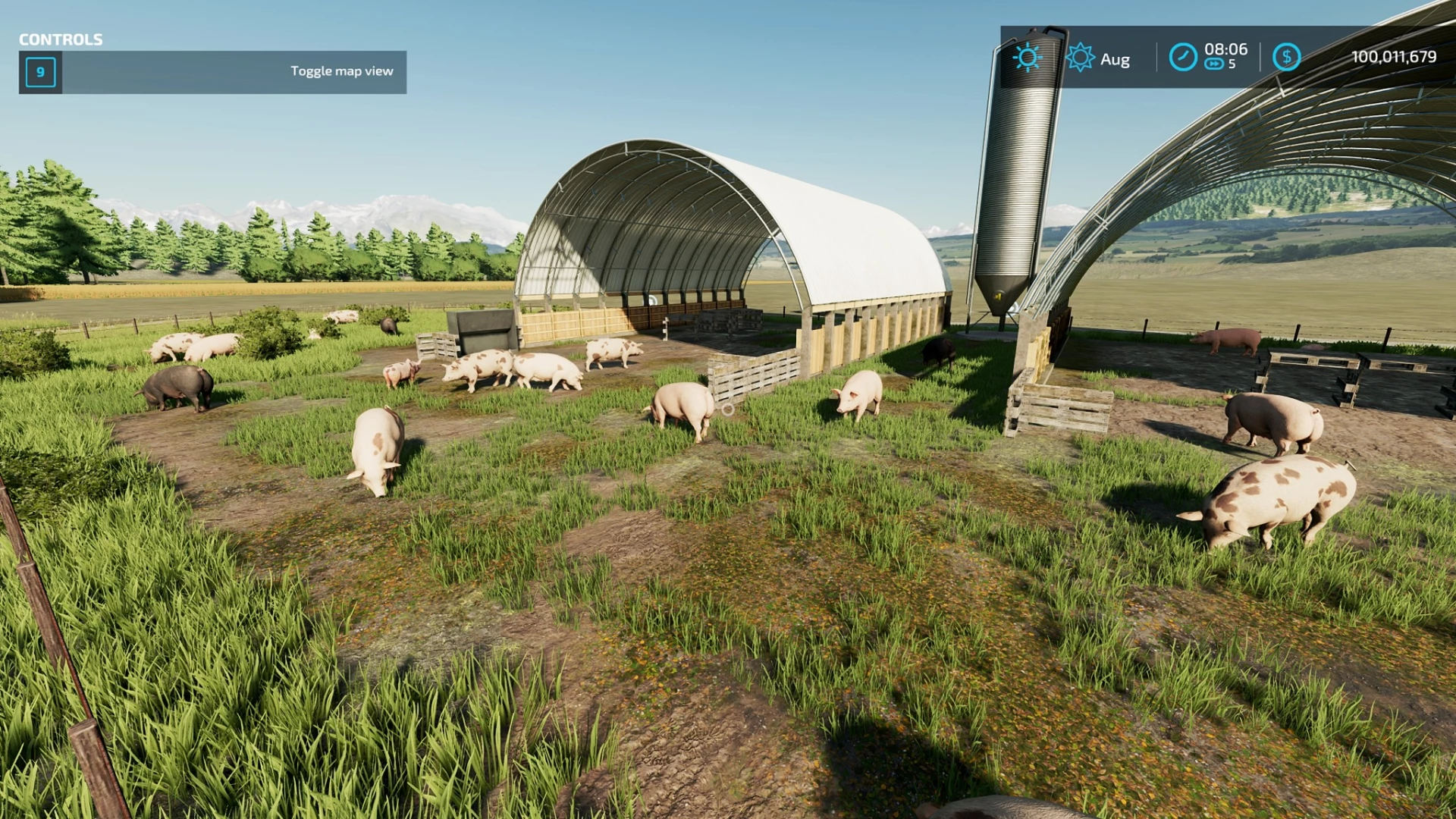The width and height of the screenshot is (1456, 819).
Task: Click the dollar money icon
Action: coord(1286,57)
